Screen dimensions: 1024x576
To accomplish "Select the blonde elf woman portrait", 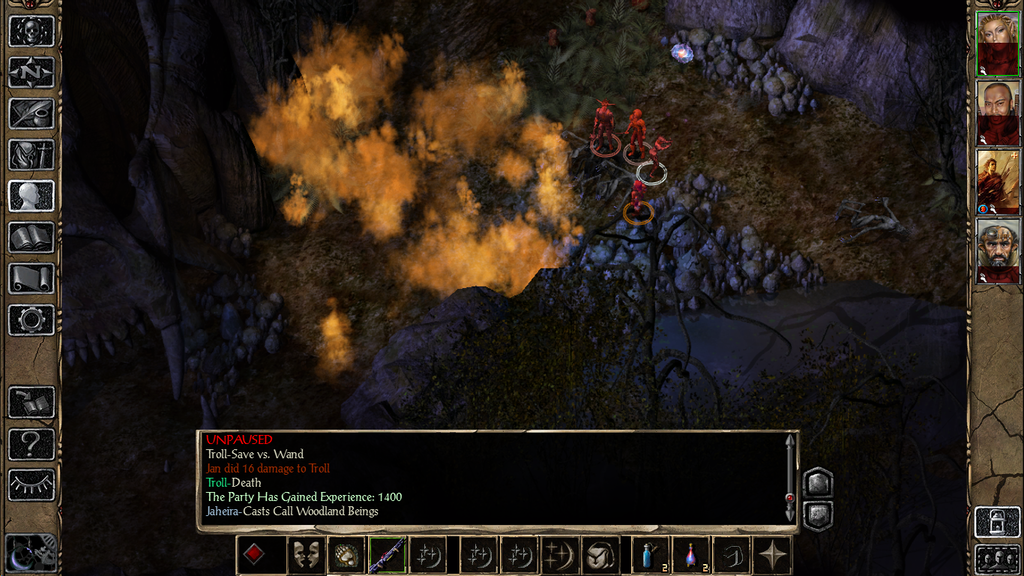I will pyautogui.click(x=997, y=43).
